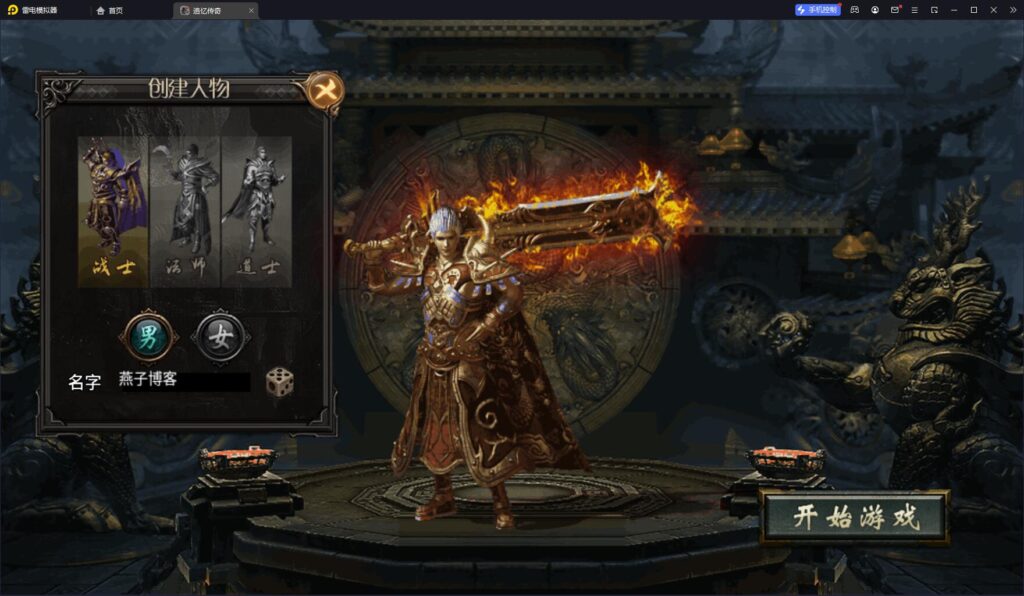Screen dimensions: 1024x596
Task: Select the 战士 warrior class
Action: (113, 211)
